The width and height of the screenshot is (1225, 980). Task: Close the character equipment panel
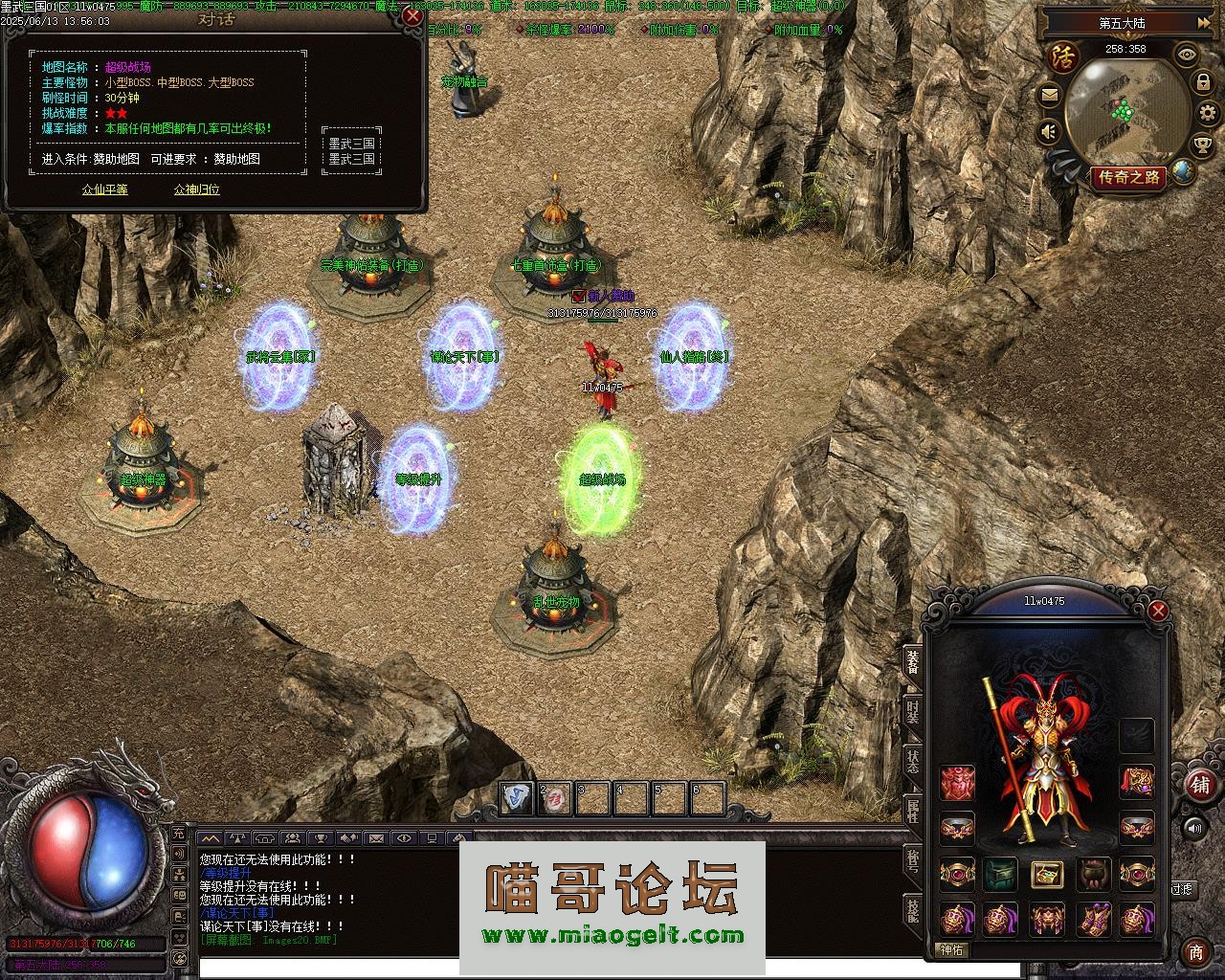coord(1158,611)
